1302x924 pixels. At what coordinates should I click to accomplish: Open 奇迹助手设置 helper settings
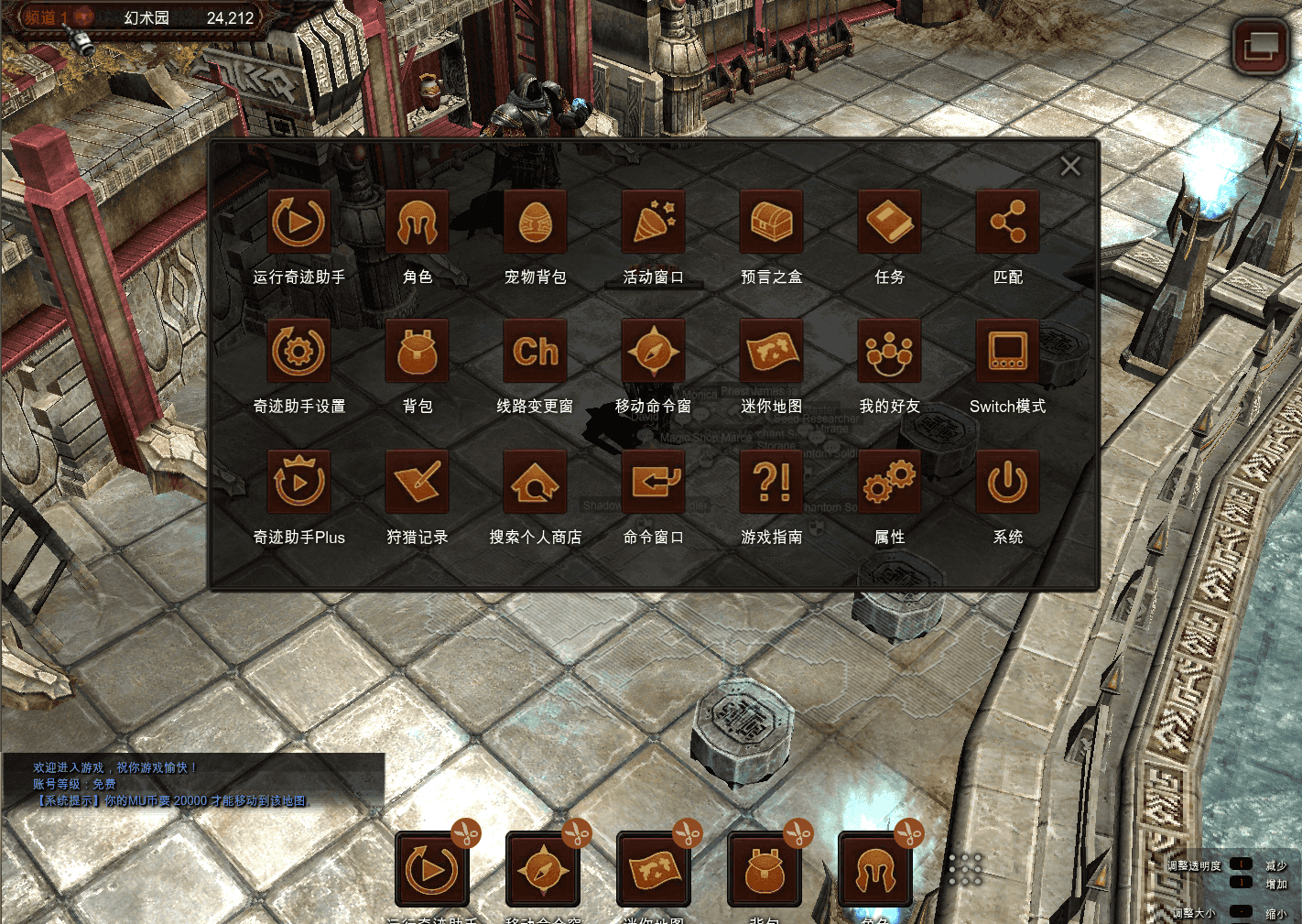coord(298,352)
